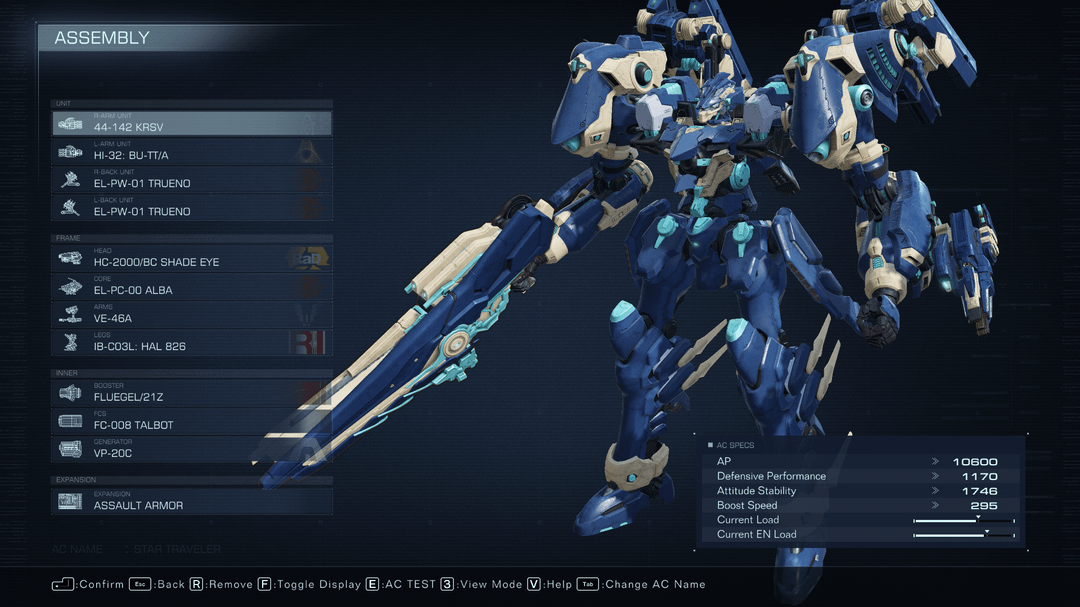Open the VE-46A arms slot
The height and width of the screenshot is (607, 1080).
[191, 314]
